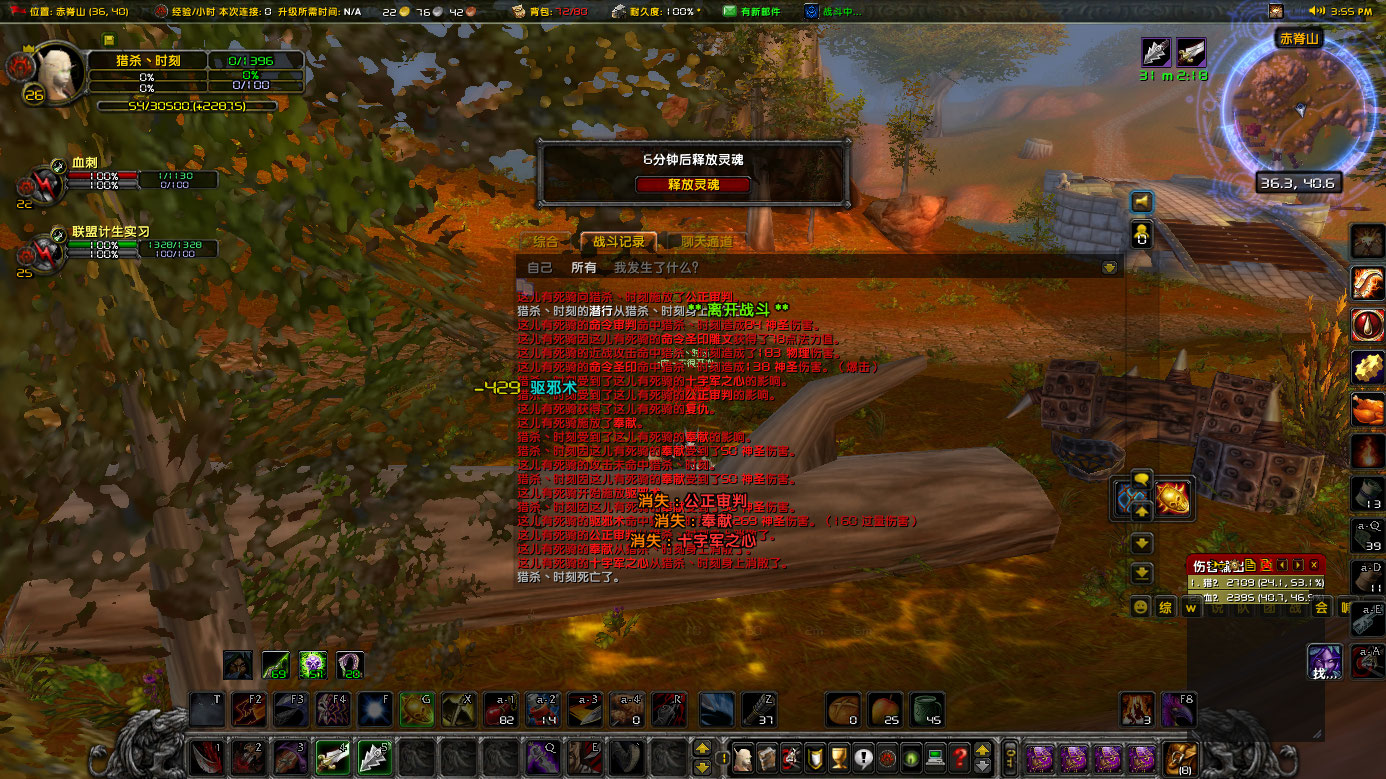Select the golden skull trinket ability icon
Viewport: 1386px width, 779px height.
point(1172,497)
